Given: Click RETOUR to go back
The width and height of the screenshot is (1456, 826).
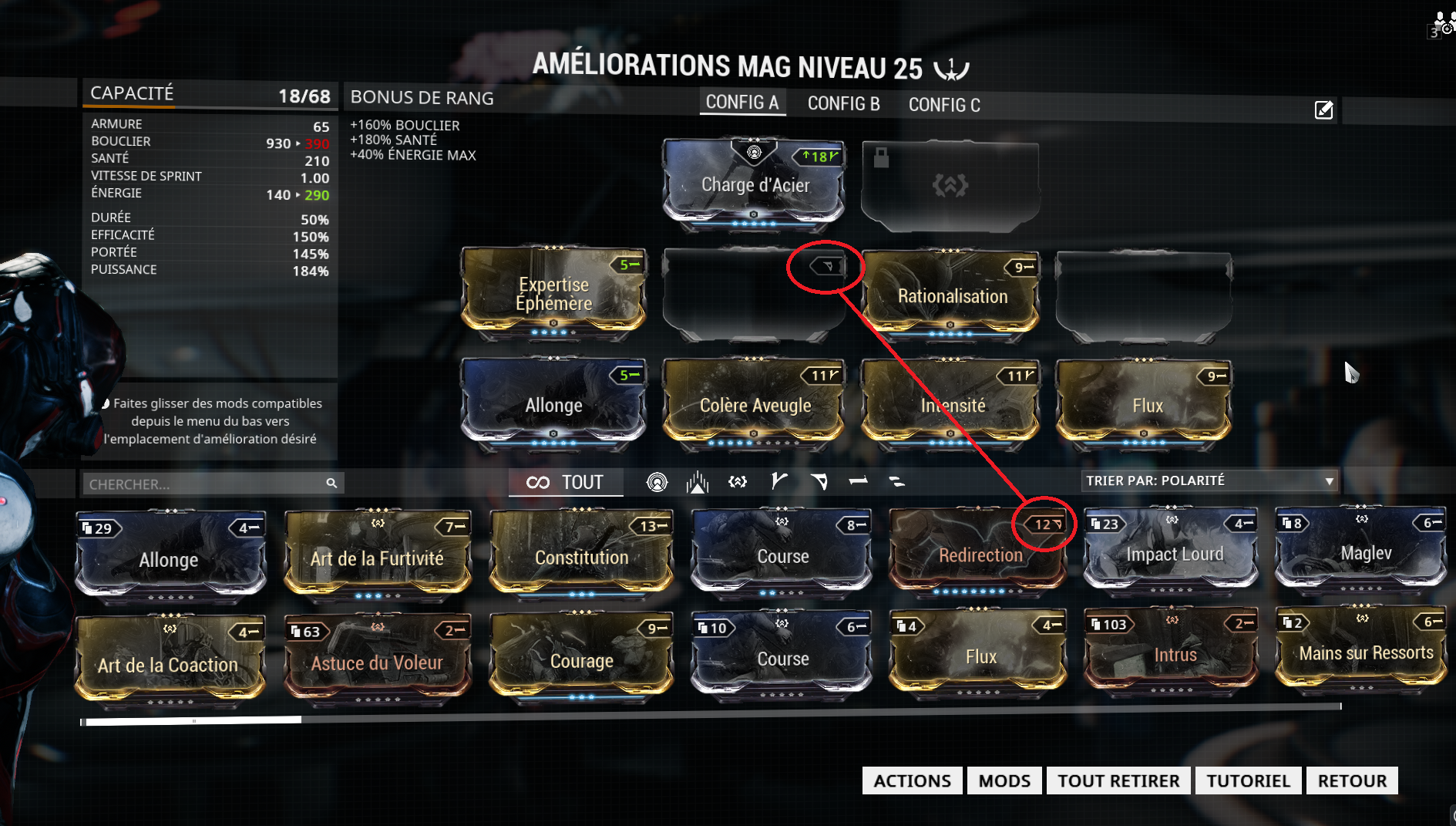Looking at the screenshot, I should 1352,780.
